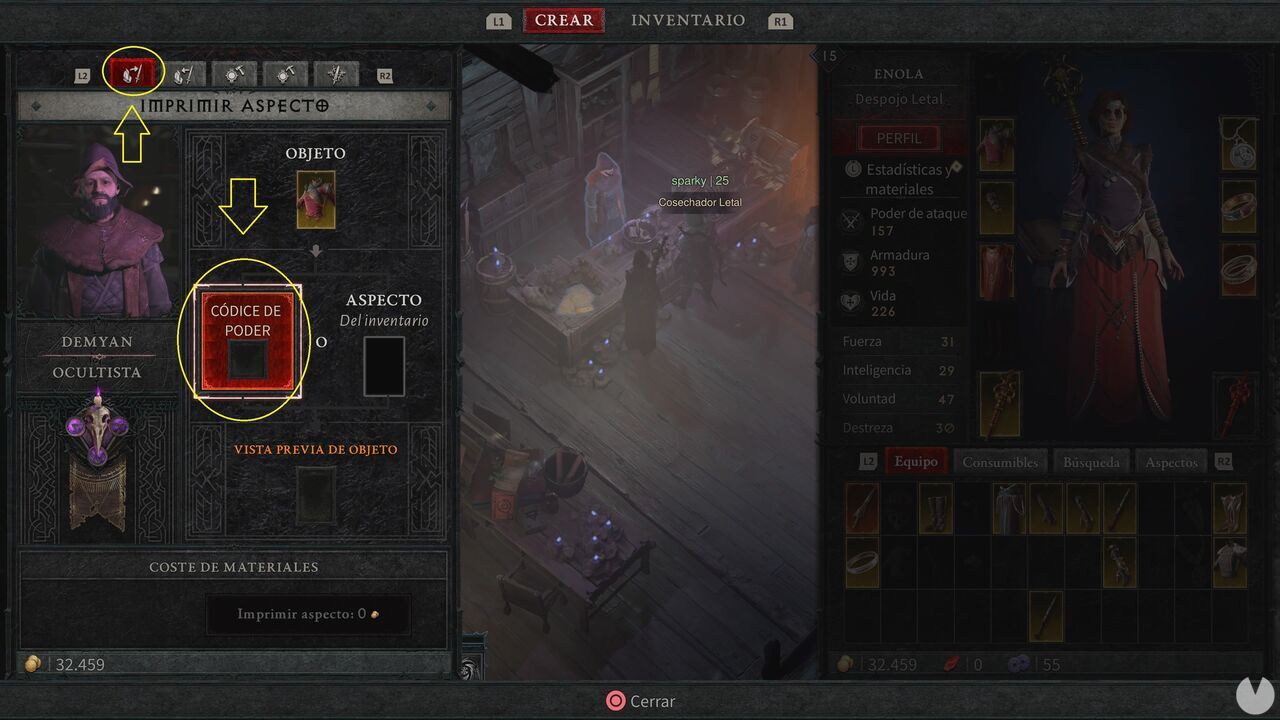Select the fourth hammer crafting icon
This screenshot has width=1280, height=720.
(285, 73)
